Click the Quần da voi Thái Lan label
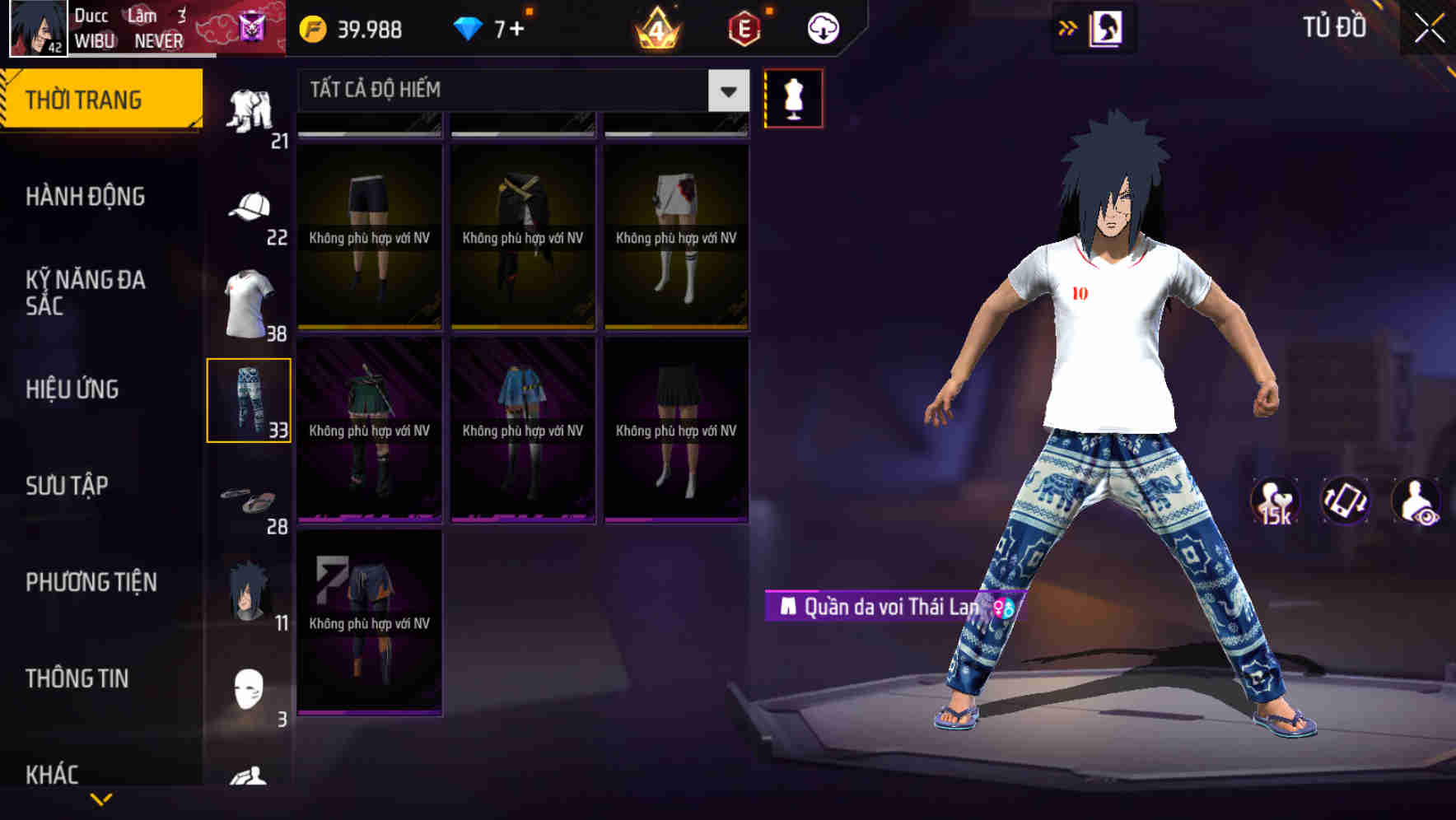This screenshot has width=1456, height=820. 886,603
